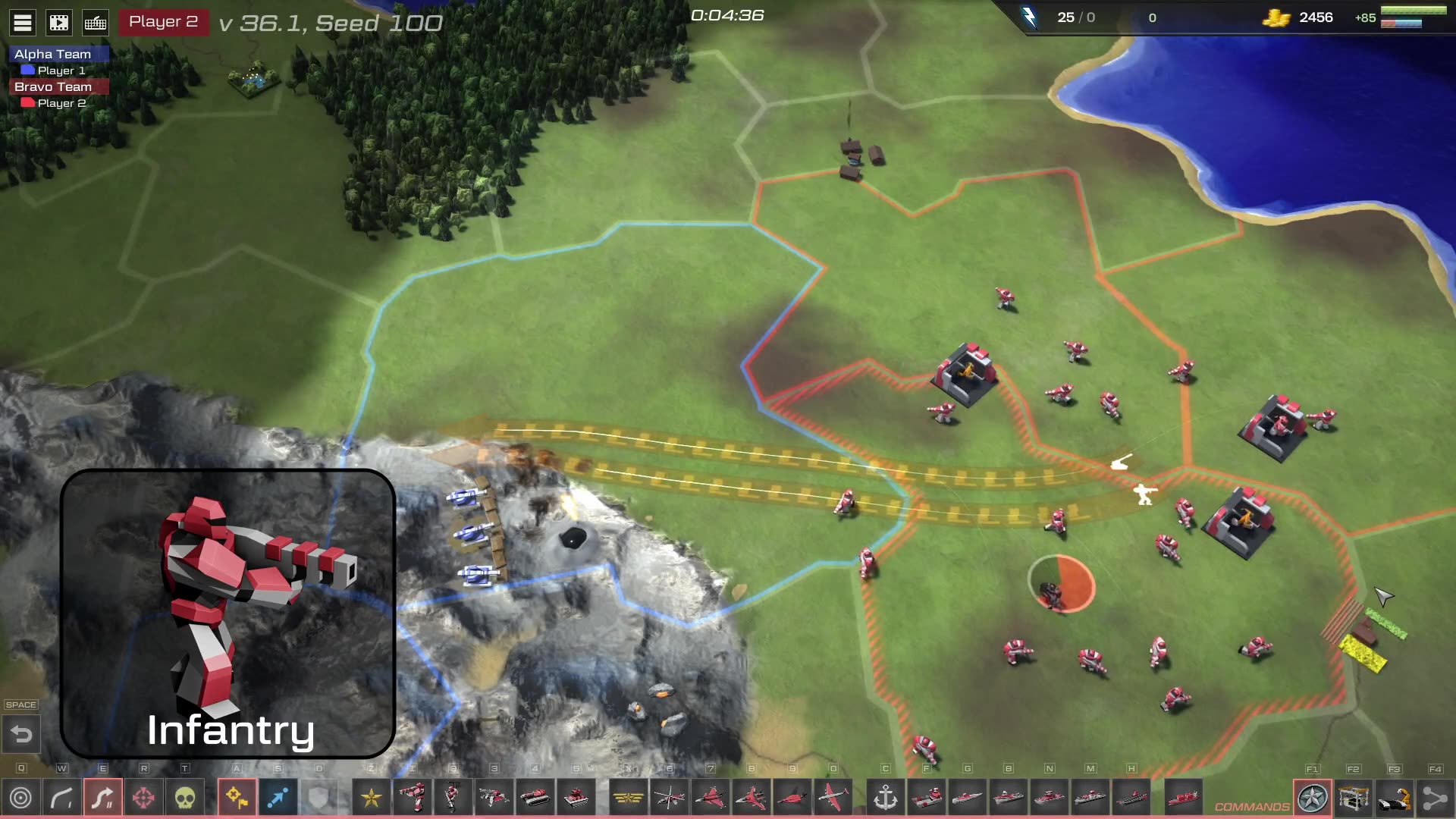The width and height of the screenshot is (1456, 819).
Task: Choose the red tank unit icon
Action: [x=535, y=798]
